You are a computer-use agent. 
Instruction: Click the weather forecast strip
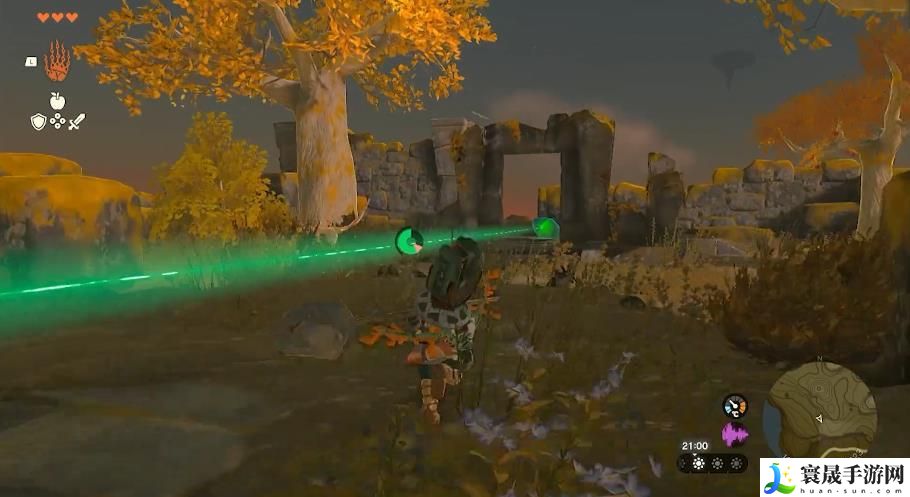pyautogui.click(x=711, y=463)
